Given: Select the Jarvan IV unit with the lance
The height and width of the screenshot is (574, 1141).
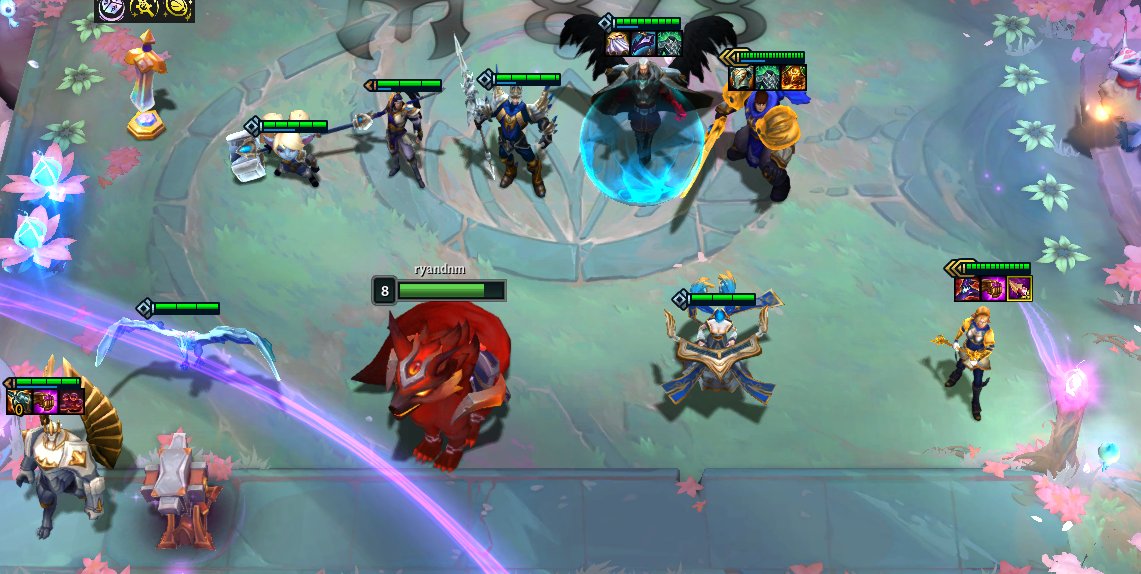Looking at the screenshot, I should (514, 137).
